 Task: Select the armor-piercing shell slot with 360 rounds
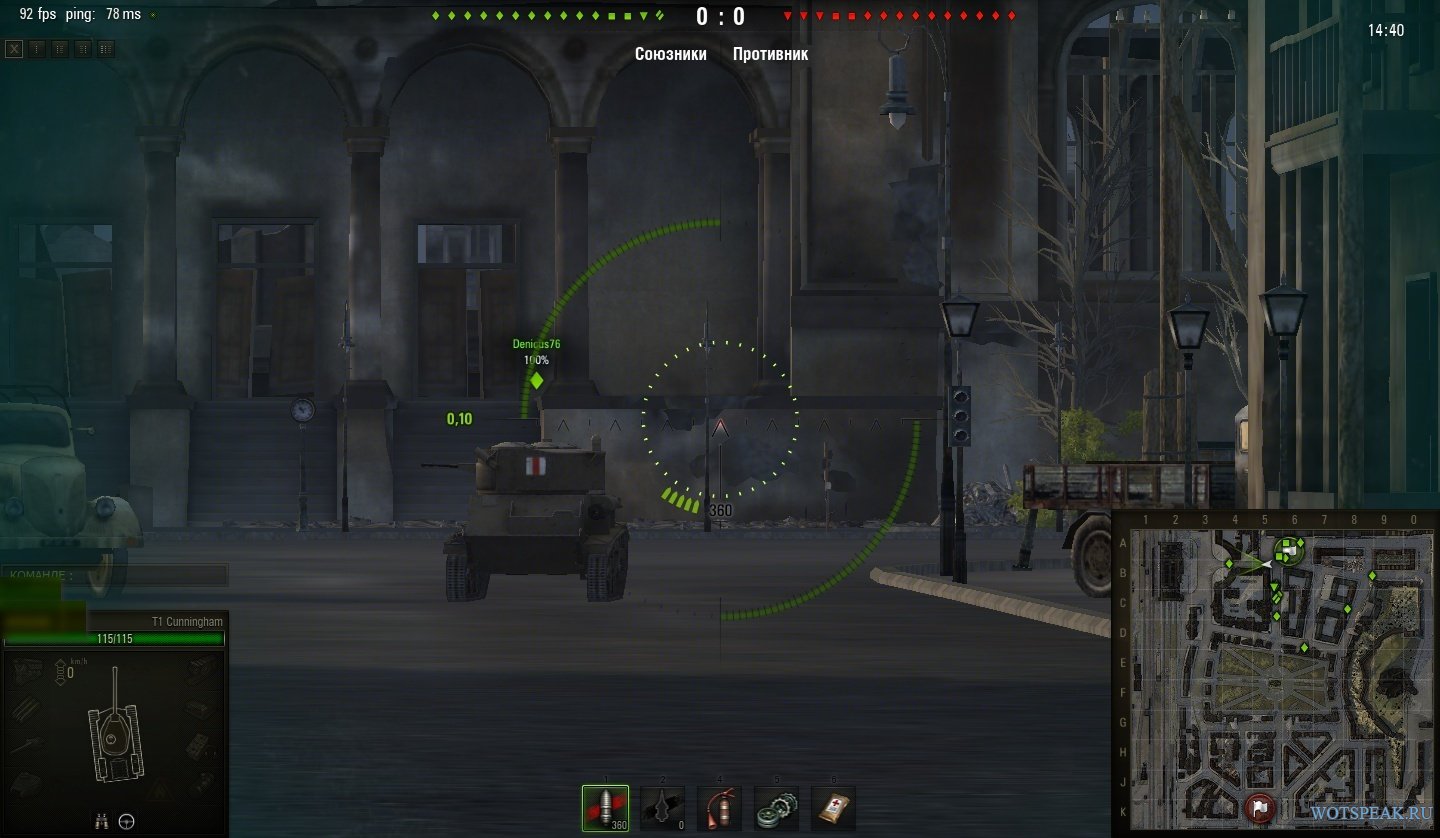click(605, 808)
